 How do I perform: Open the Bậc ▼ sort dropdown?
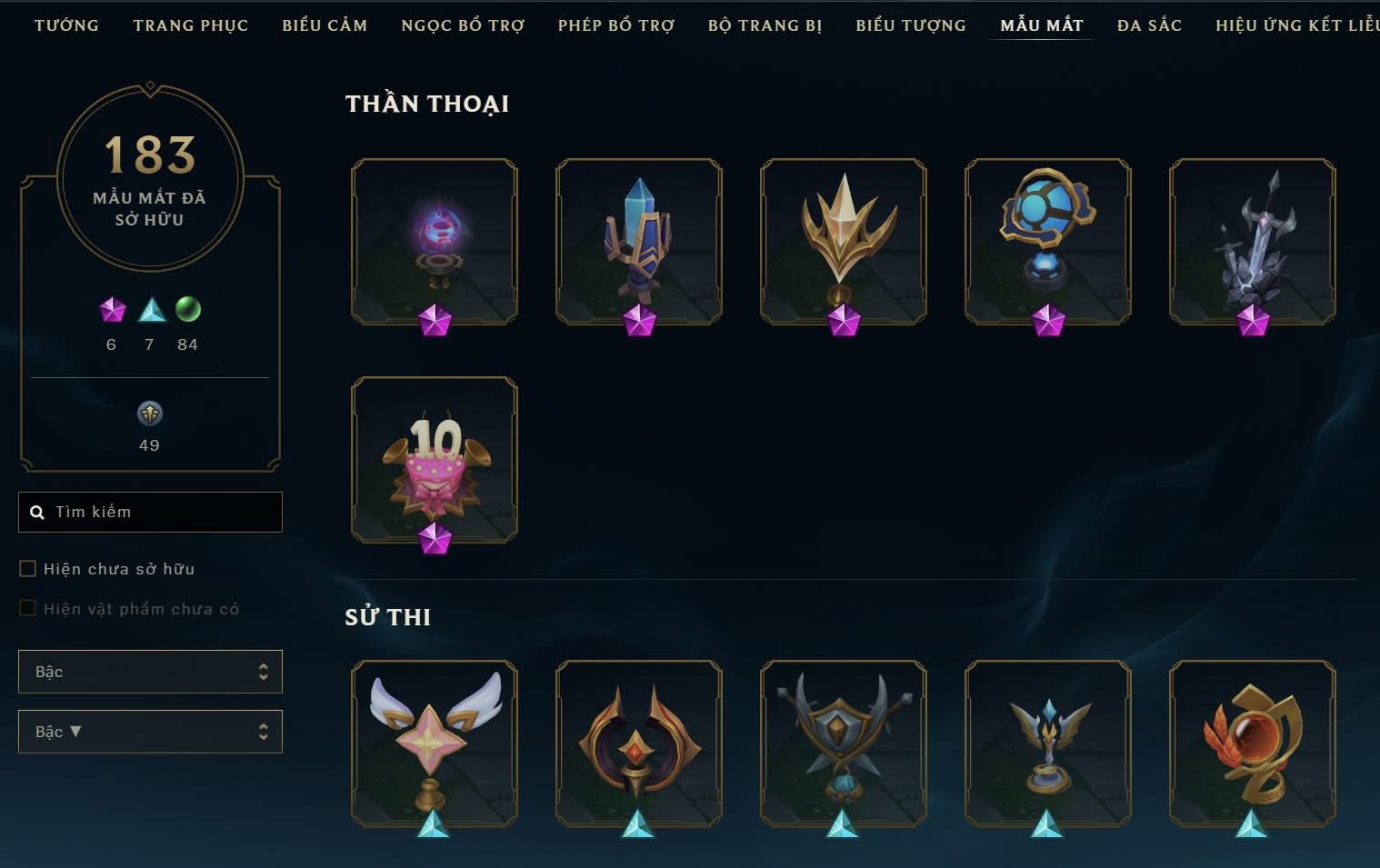pos(150,732)
